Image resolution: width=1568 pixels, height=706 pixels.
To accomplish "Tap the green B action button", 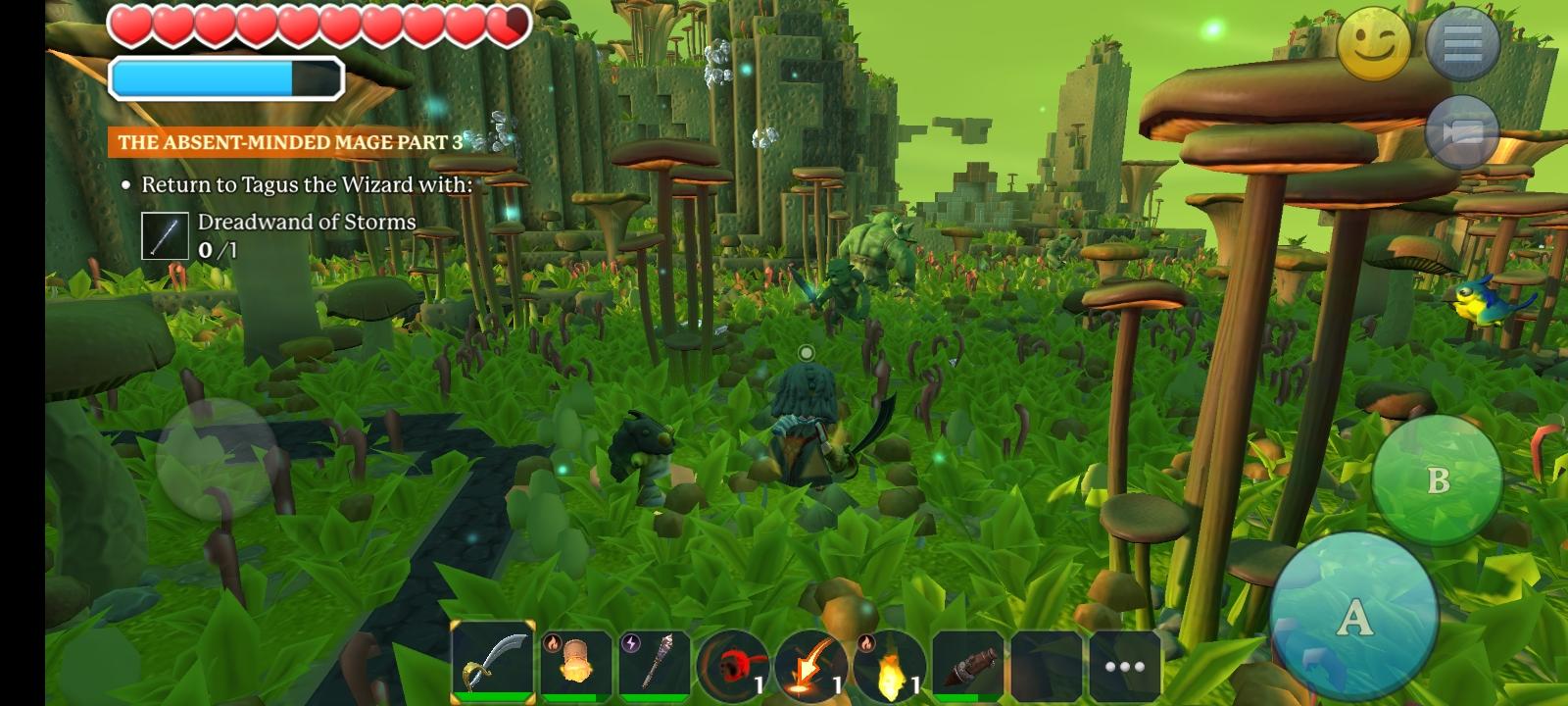I will 1437,479.
